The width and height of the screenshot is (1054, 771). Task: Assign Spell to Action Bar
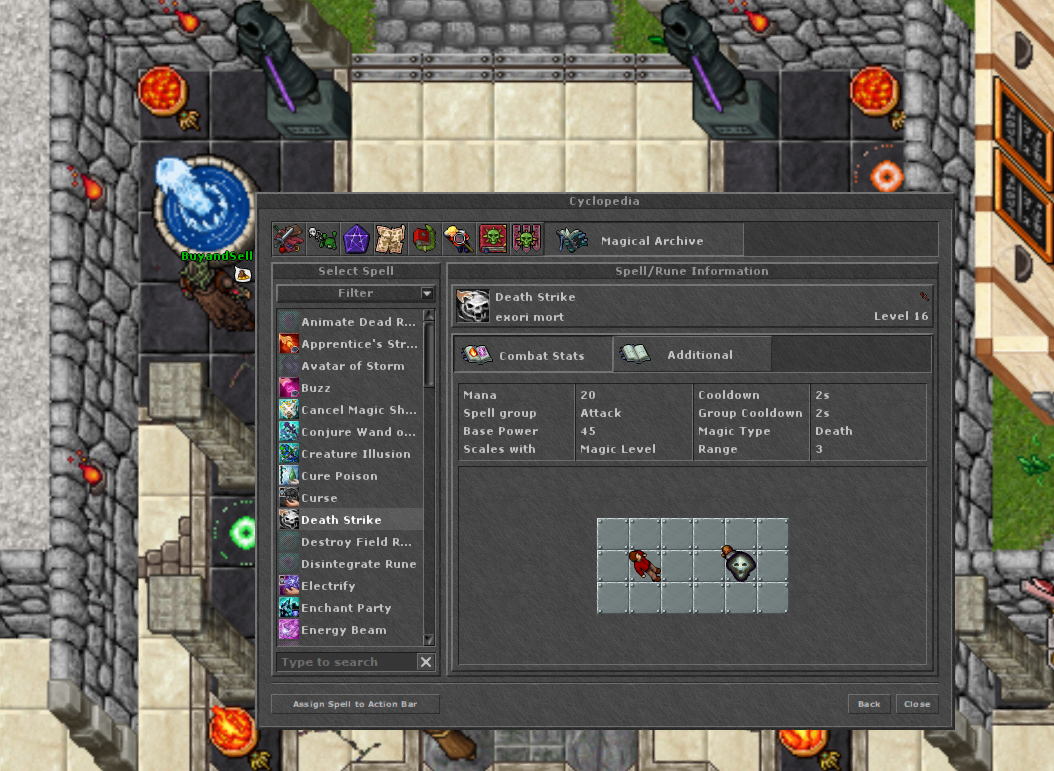355,704
